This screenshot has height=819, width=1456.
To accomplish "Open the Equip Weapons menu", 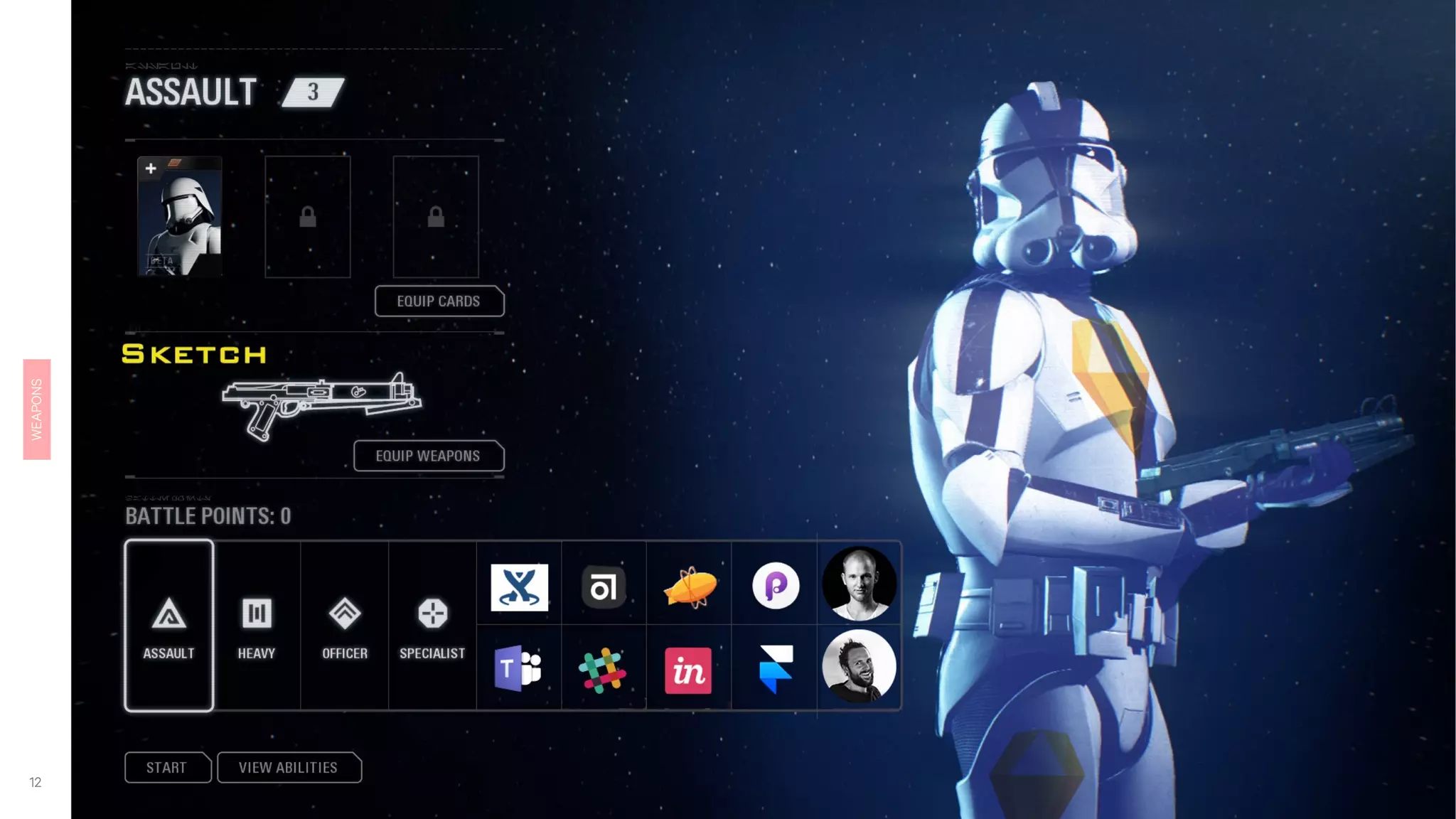I will coord(429,456).
